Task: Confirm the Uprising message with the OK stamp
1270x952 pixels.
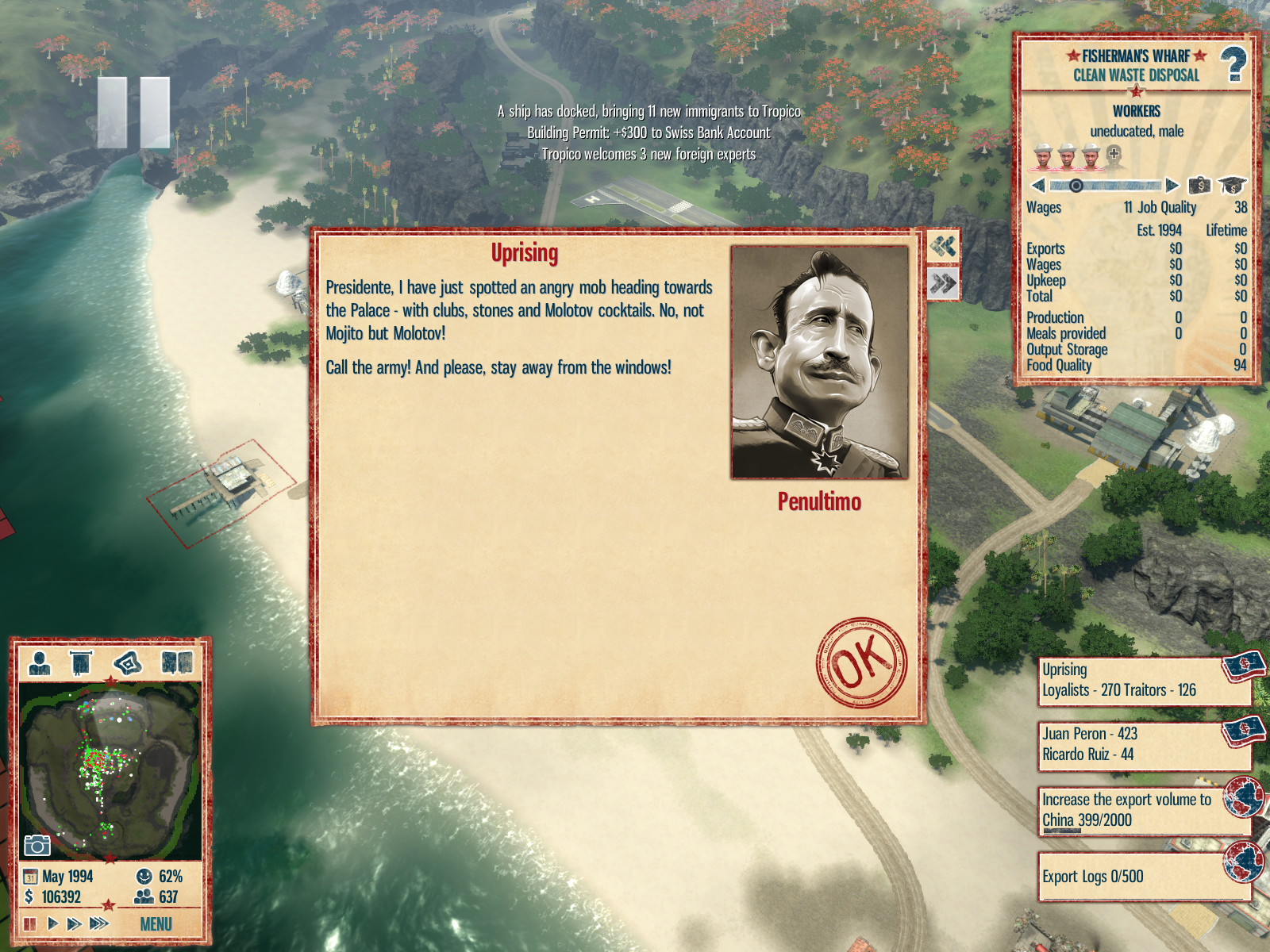Action: (x=862, y=662)
